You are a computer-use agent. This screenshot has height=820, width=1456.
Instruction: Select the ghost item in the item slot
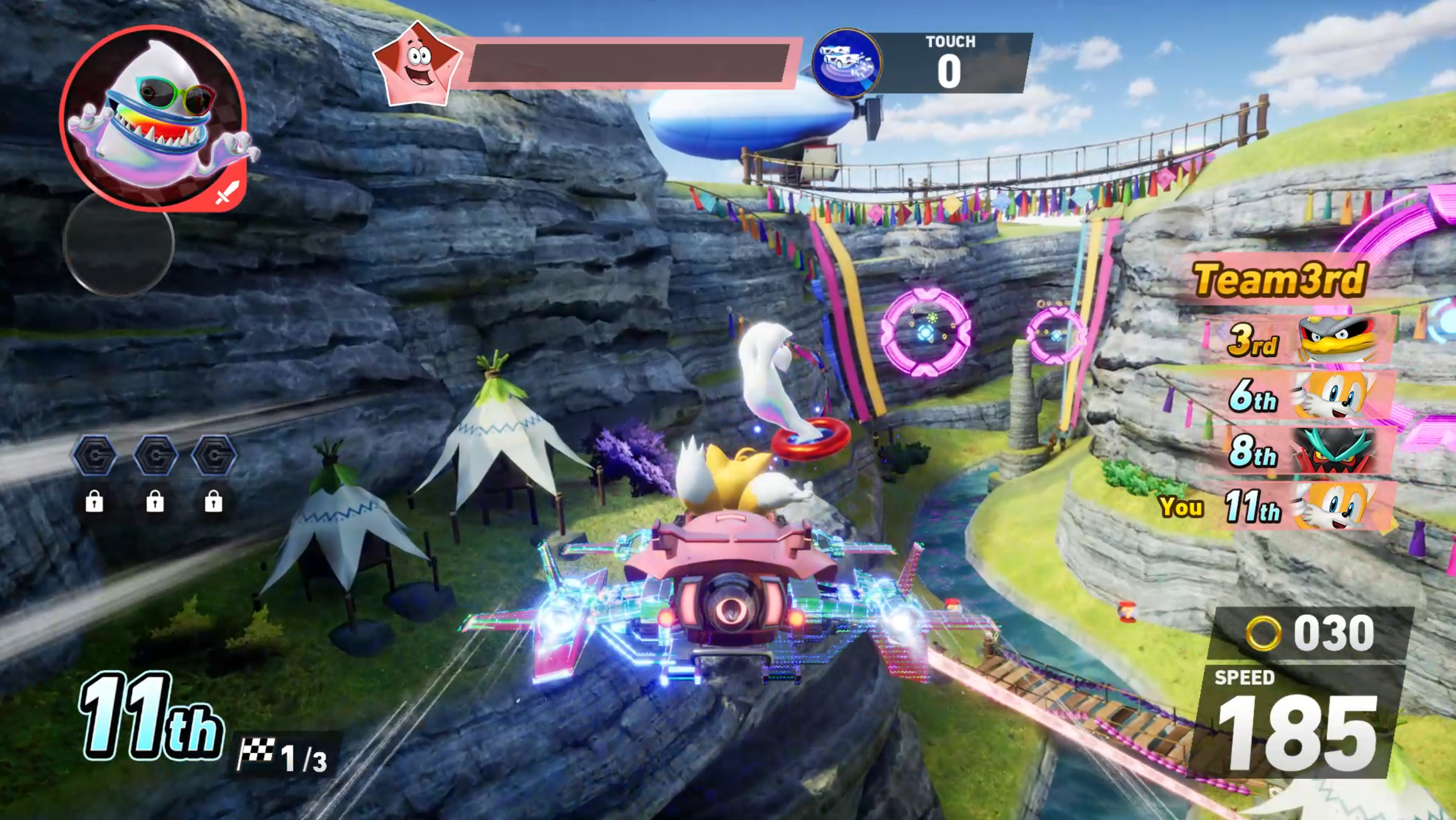point(154,117)
